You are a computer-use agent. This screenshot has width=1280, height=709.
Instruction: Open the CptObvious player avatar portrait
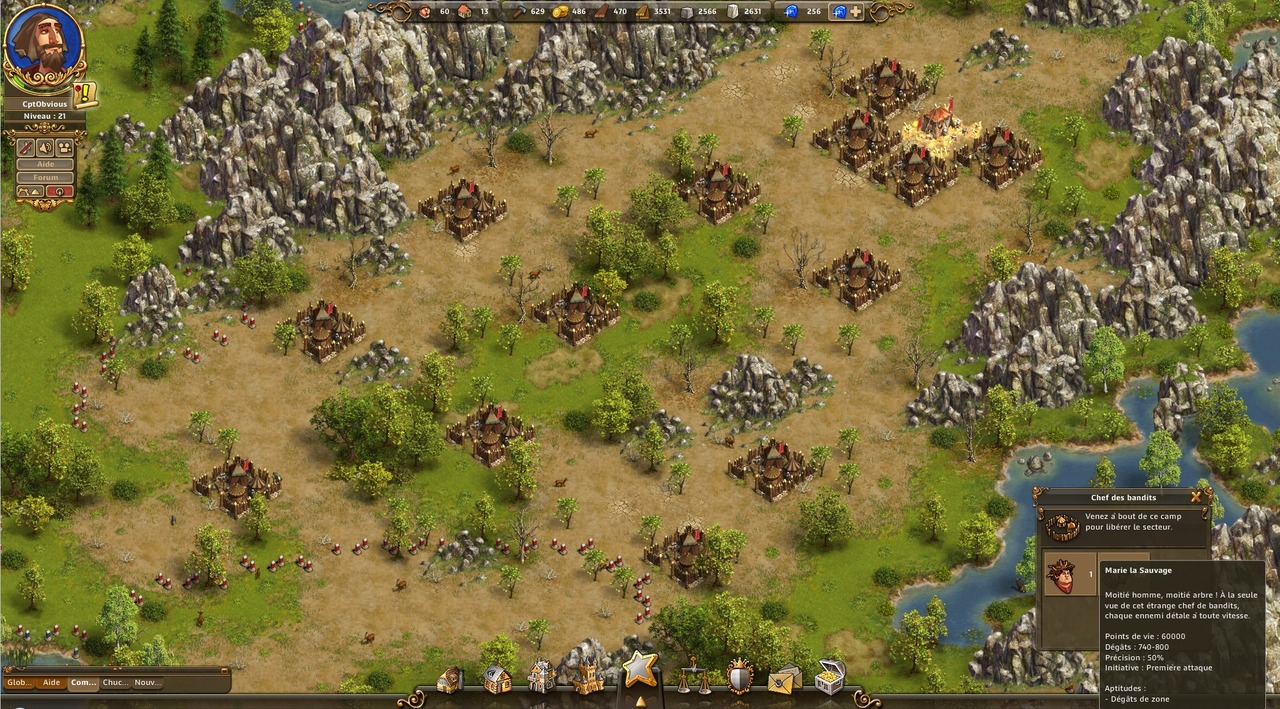tap(44, 46)
